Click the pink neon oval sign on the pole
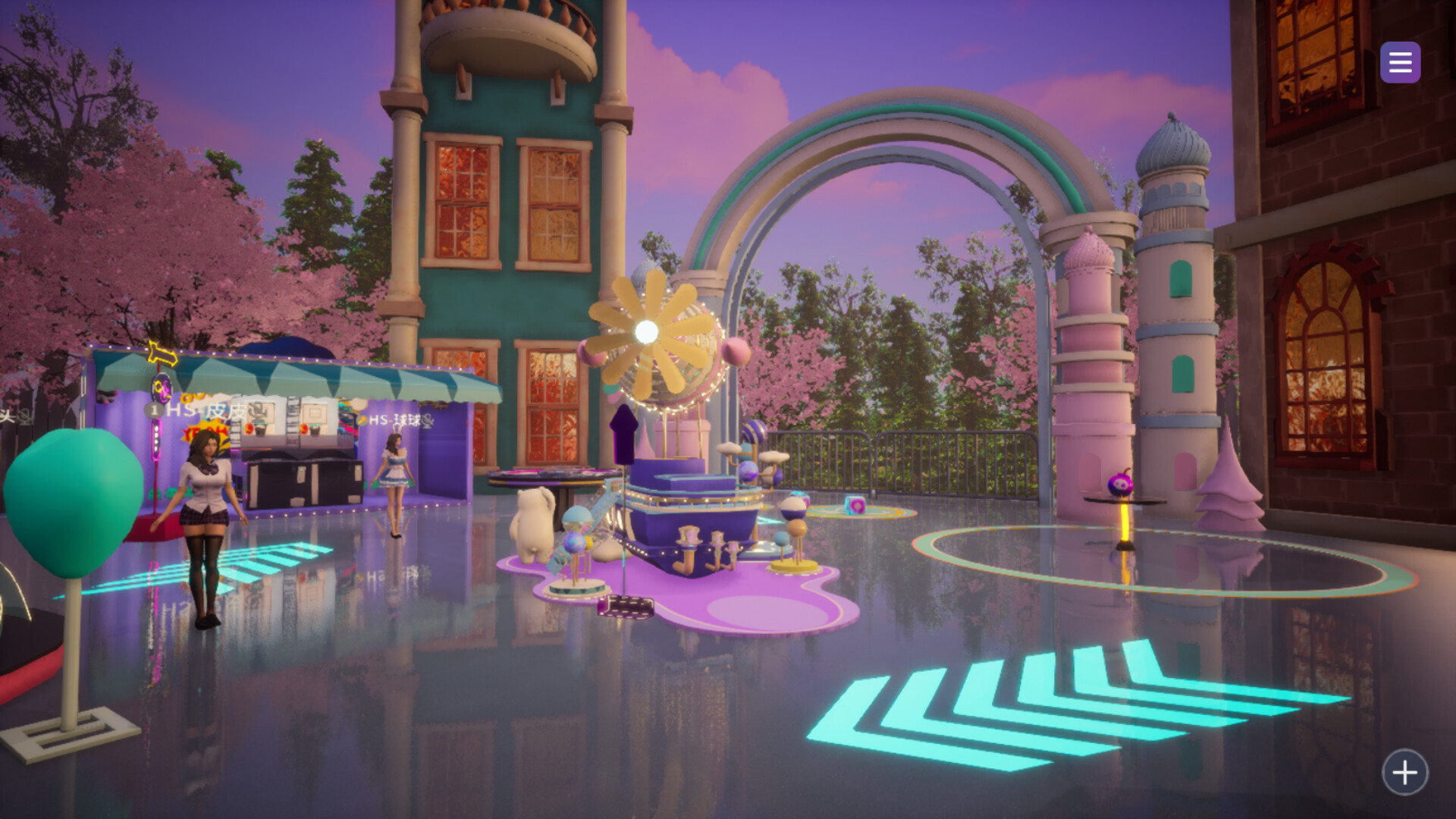The image size is (1456, 819). click(x=162, y=387)
